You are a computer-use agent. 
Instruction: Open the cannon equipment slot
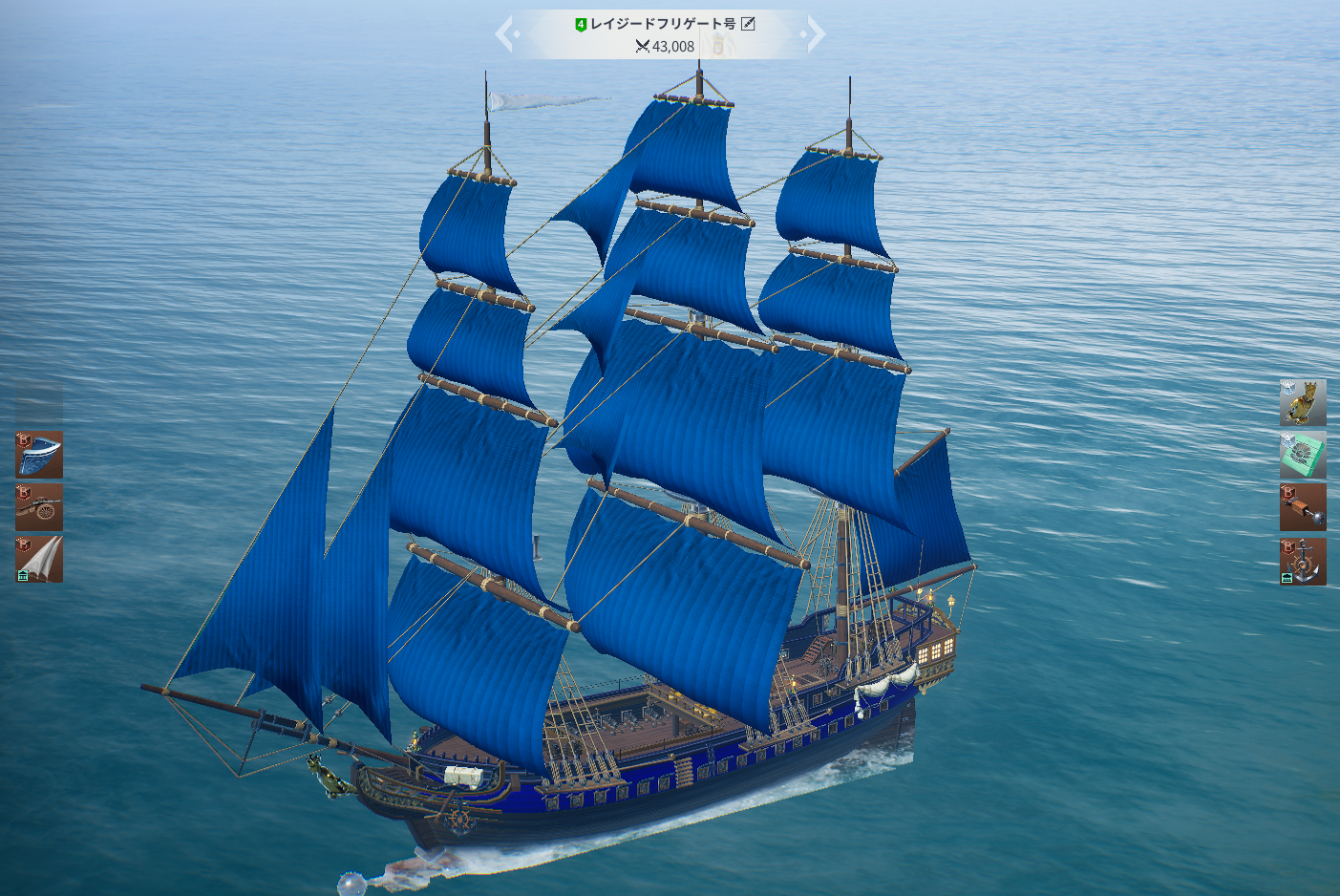click(39, 506)
